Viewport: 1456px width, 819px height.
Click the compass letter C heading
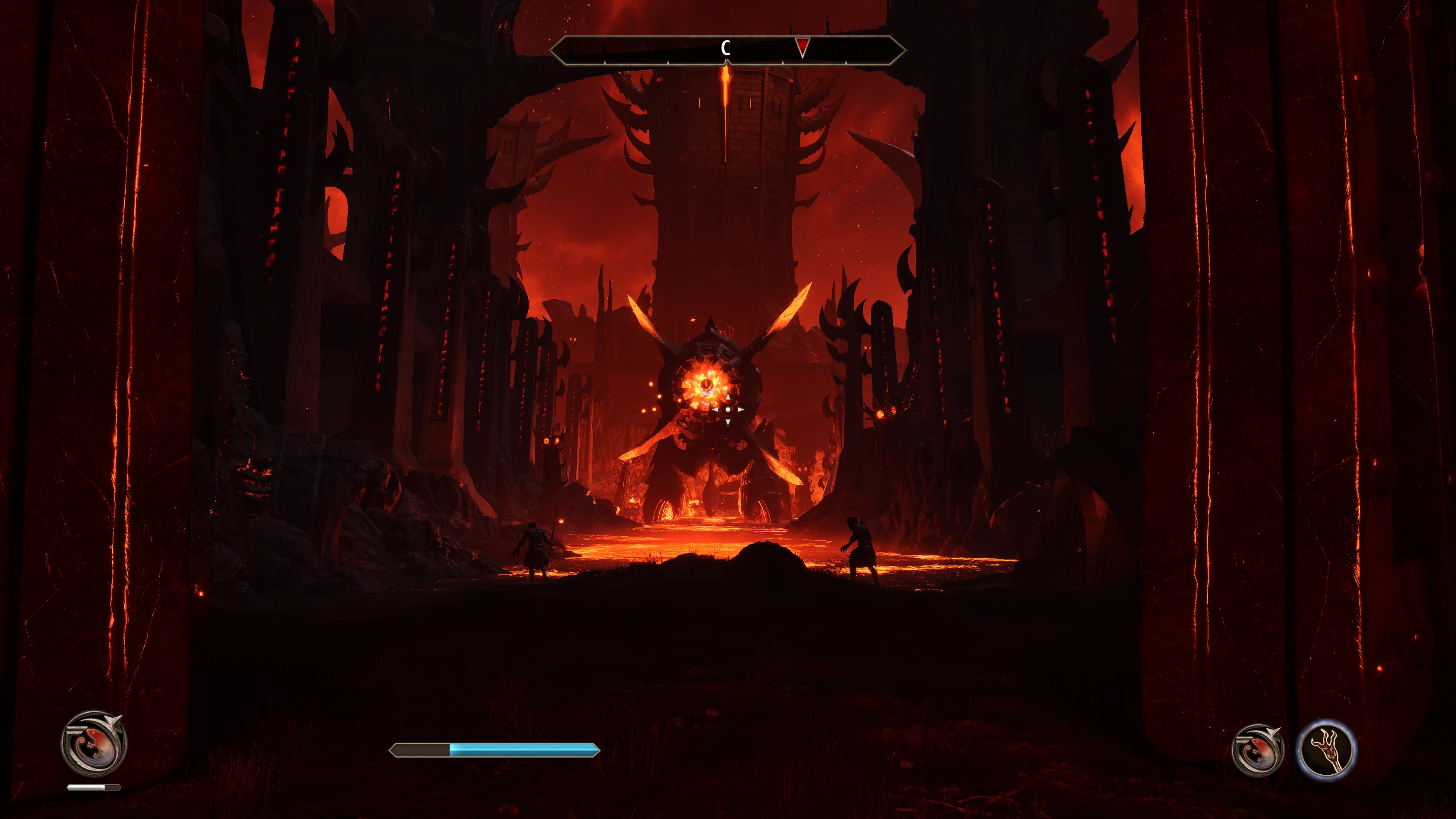(x=726, y=48)
